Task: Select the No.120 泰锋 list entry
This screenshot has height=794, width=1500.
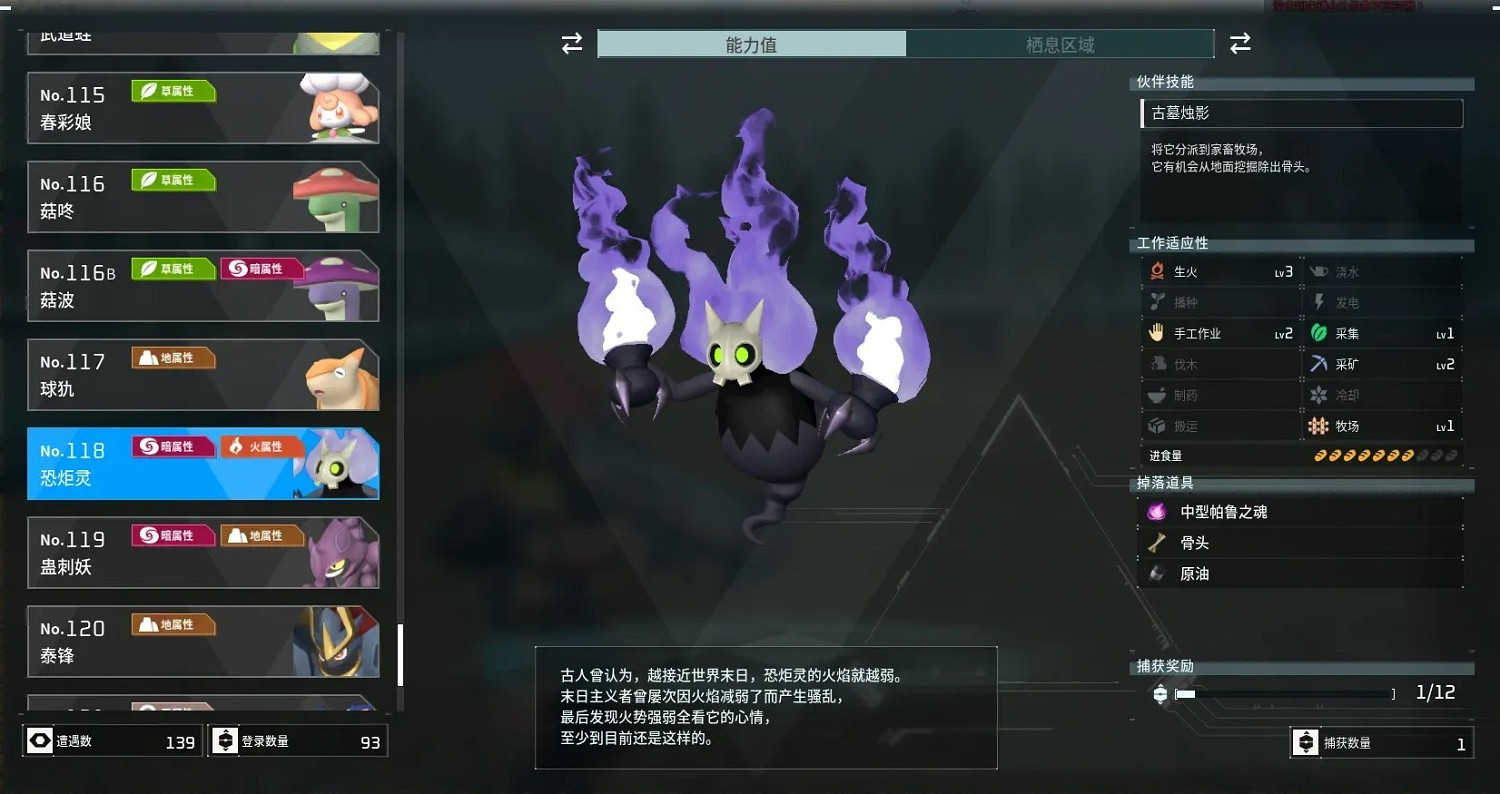Action: click(x=200, y=640)
